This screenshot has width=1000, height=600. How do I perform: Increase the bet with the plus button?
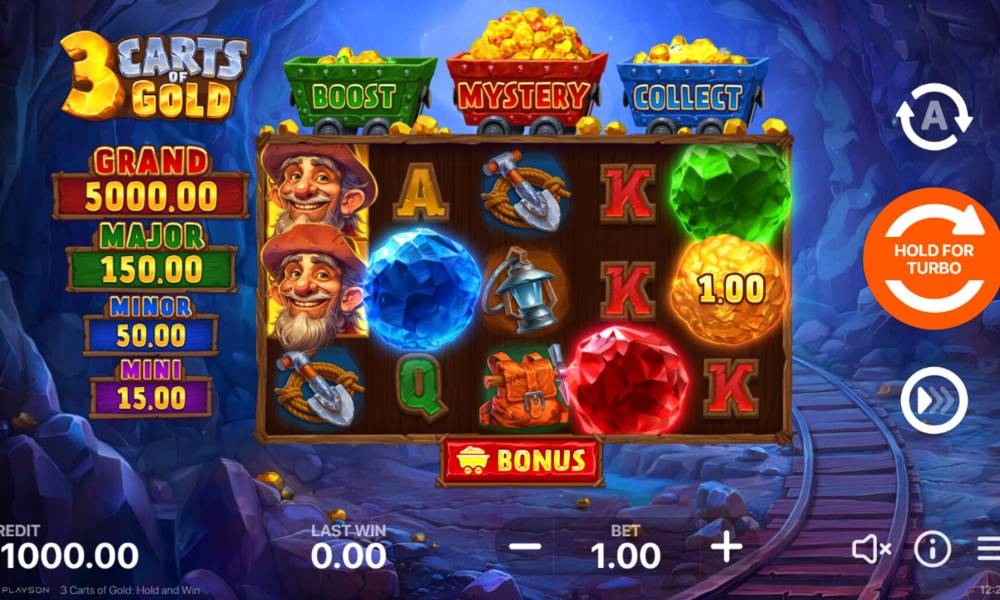coord(726,547)
